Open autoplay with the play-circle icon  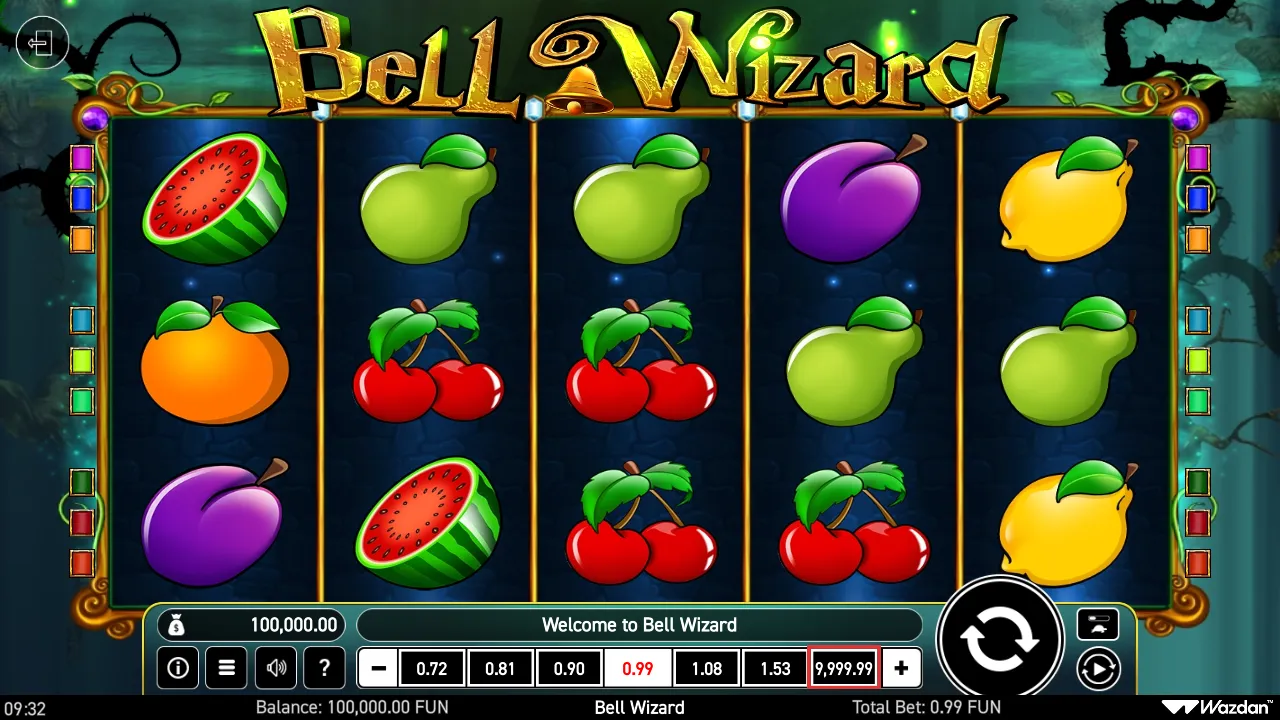(x=1098, y=668)
